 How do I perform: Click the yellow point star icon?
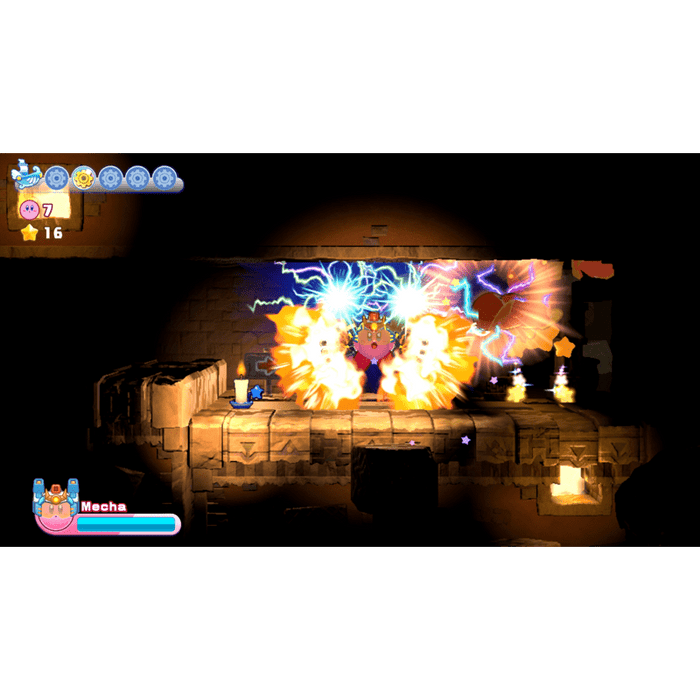(x=29, y=233)
